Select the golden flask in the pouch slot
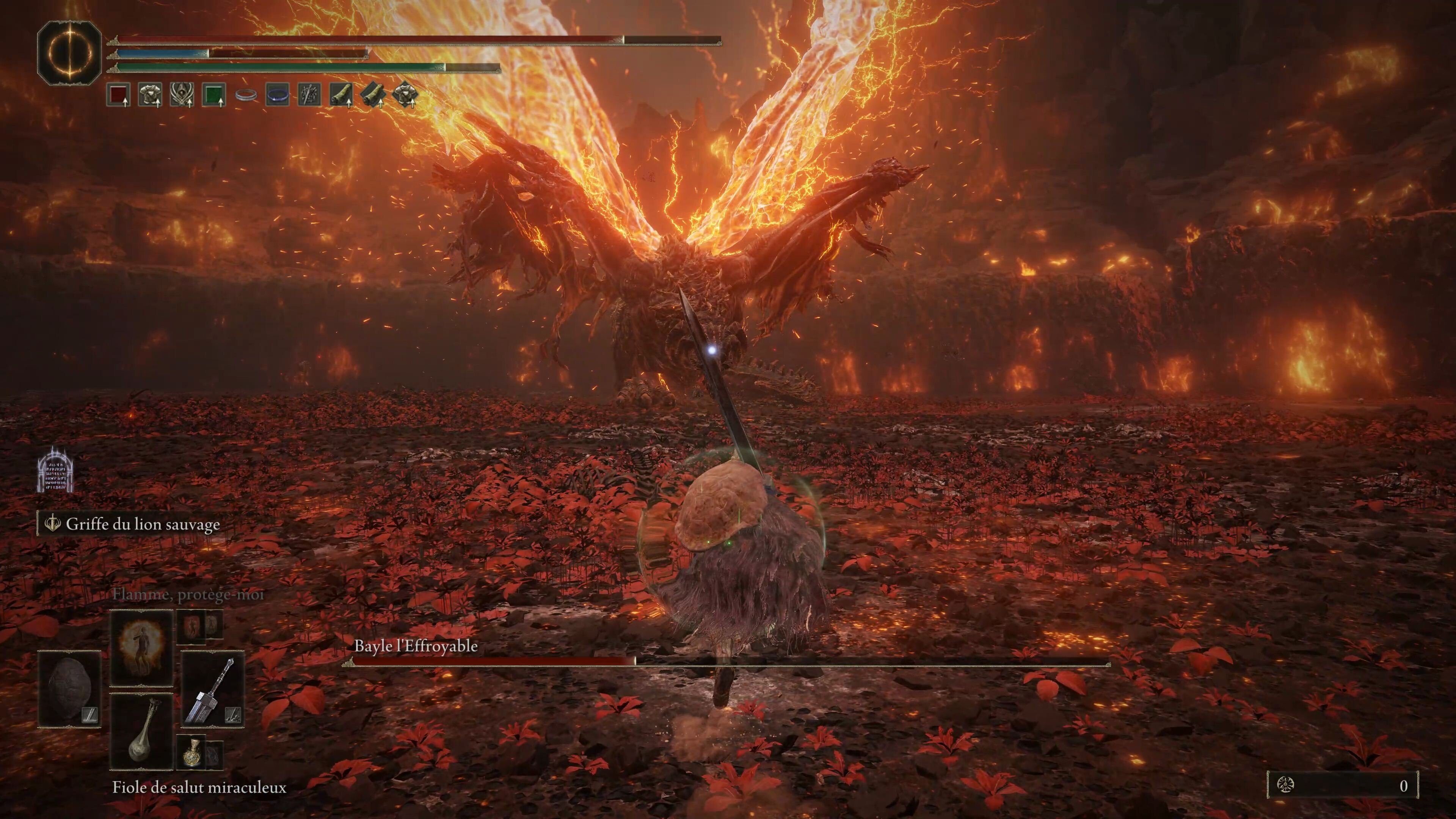The width and height of the screenshot is (1456, 819). coord(192,753)
